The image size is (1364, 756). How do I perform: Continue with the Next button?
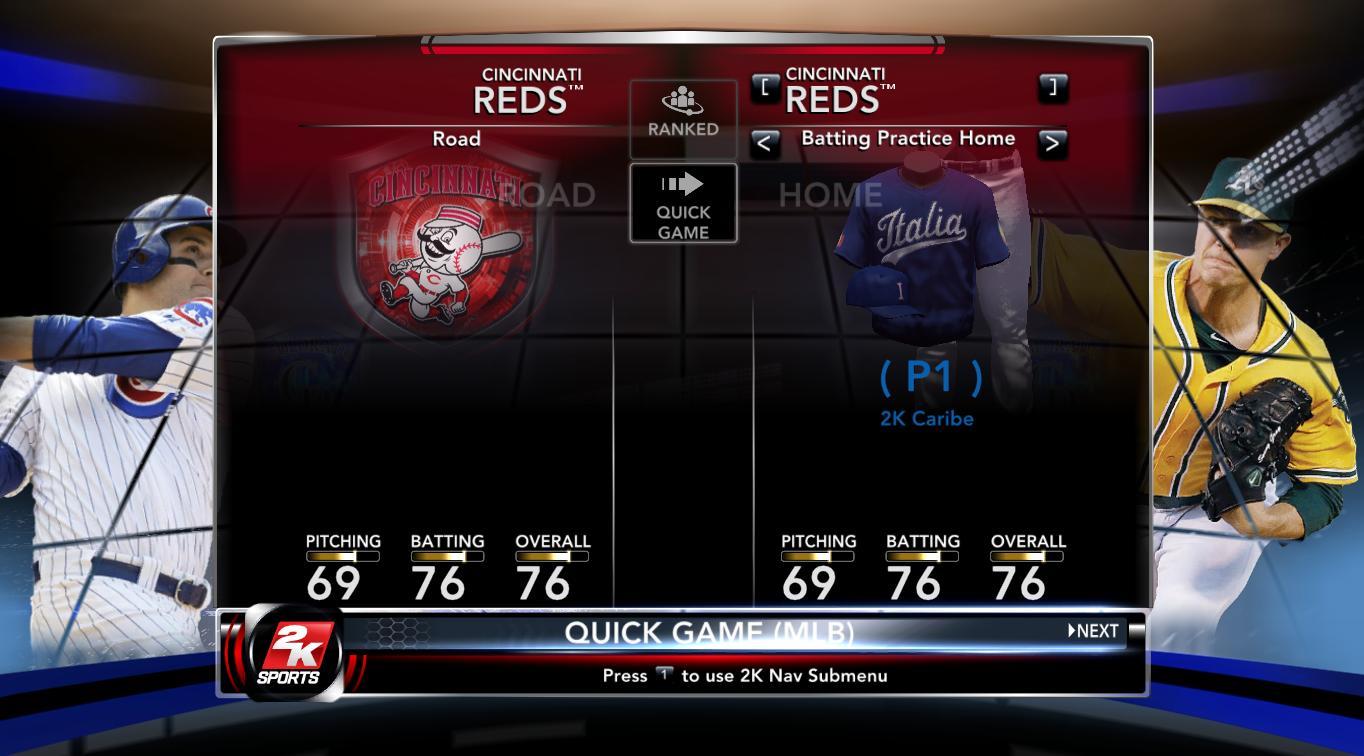coord(1094,631)
